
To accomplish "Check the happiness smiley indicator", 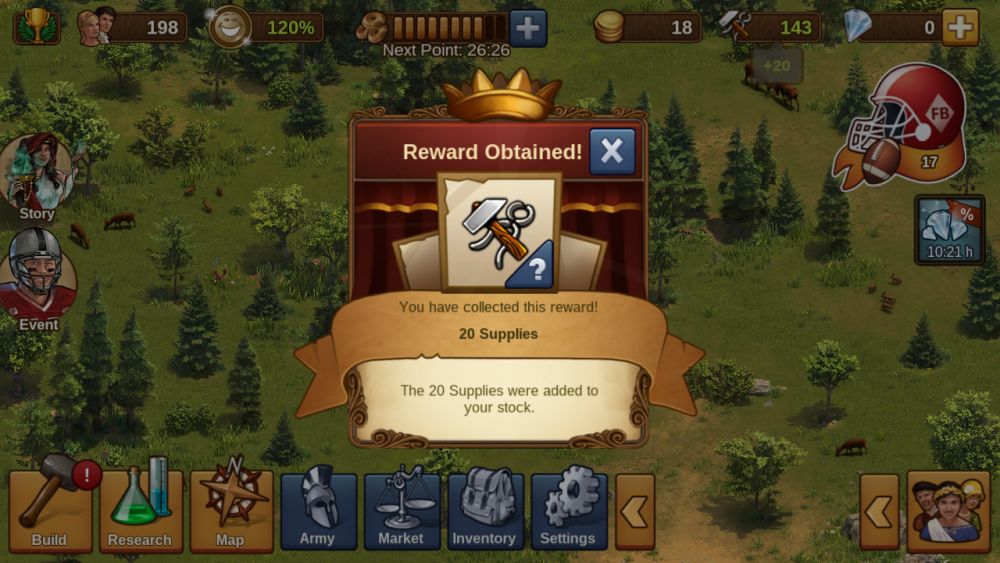I will point(231,27).
